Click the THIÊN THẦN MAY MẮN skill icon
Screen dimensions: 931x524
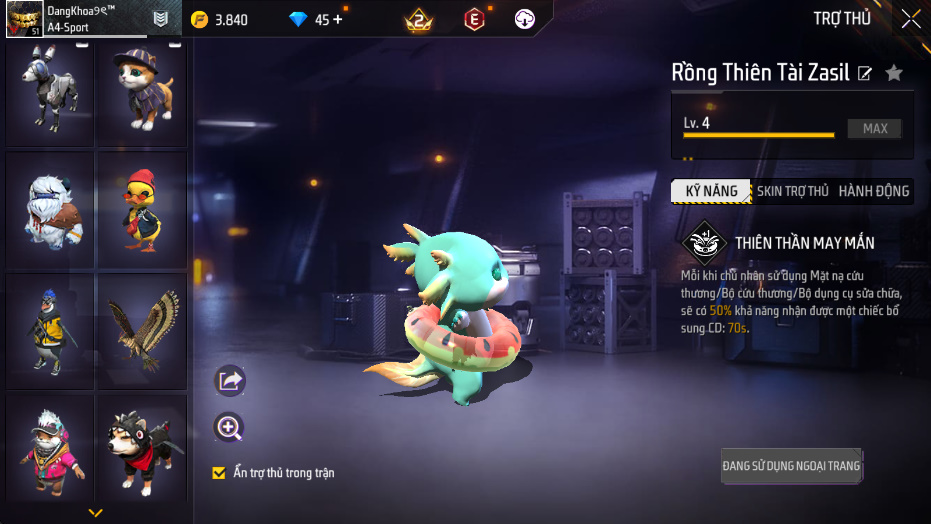(704, 243)
